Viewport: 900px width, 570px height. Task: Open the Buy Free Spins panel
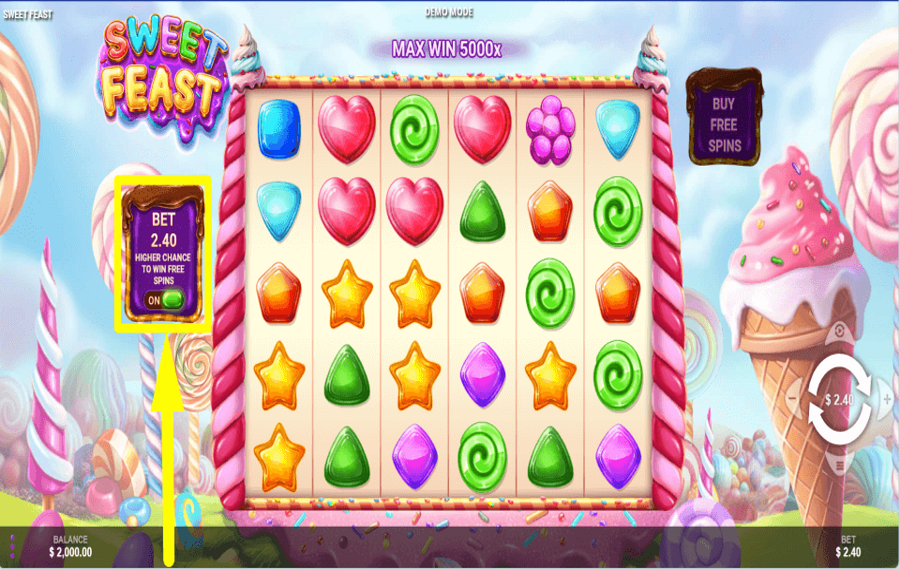[725, 118]
